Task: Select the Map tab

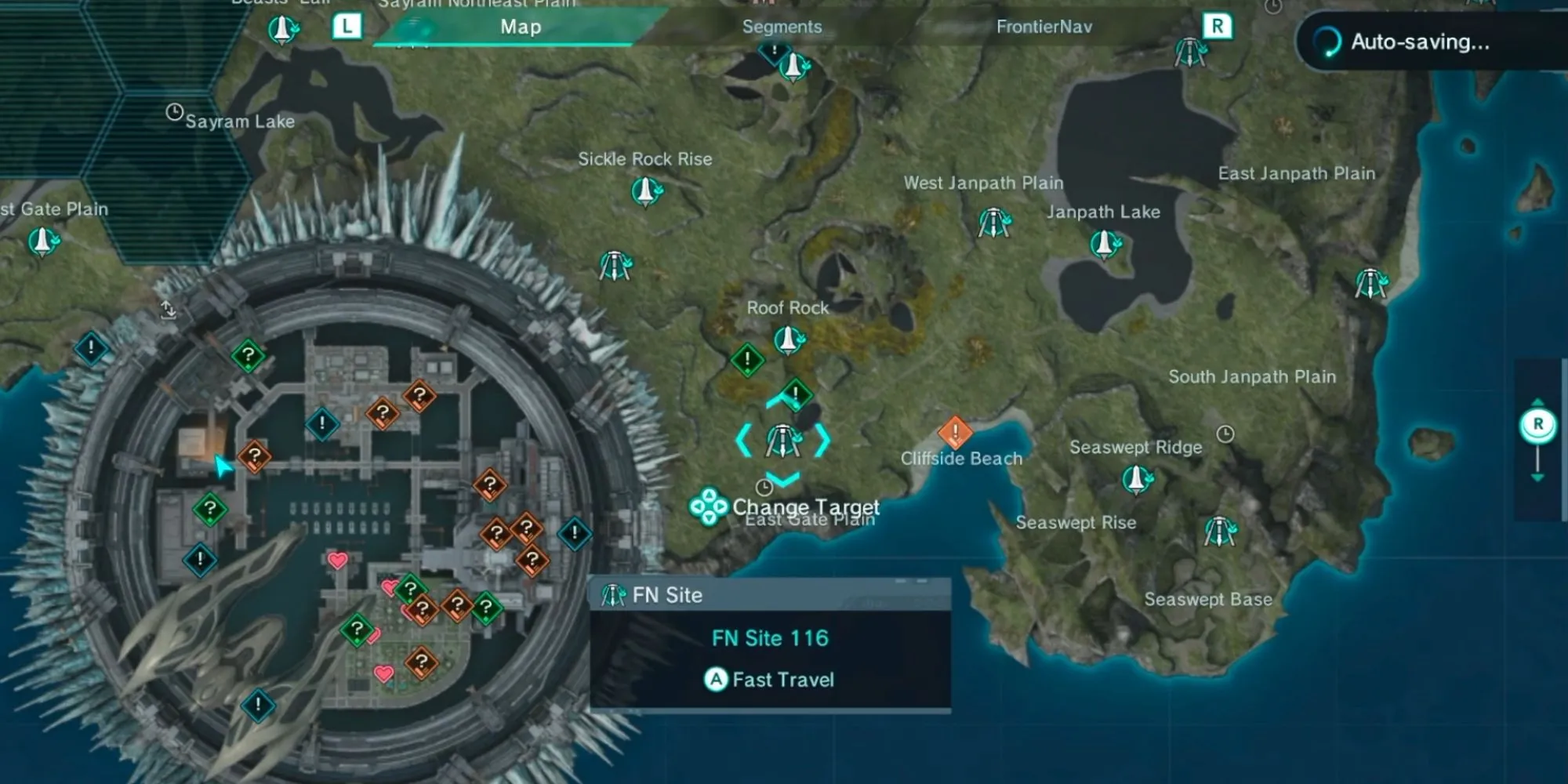Action: pos(521,27)
